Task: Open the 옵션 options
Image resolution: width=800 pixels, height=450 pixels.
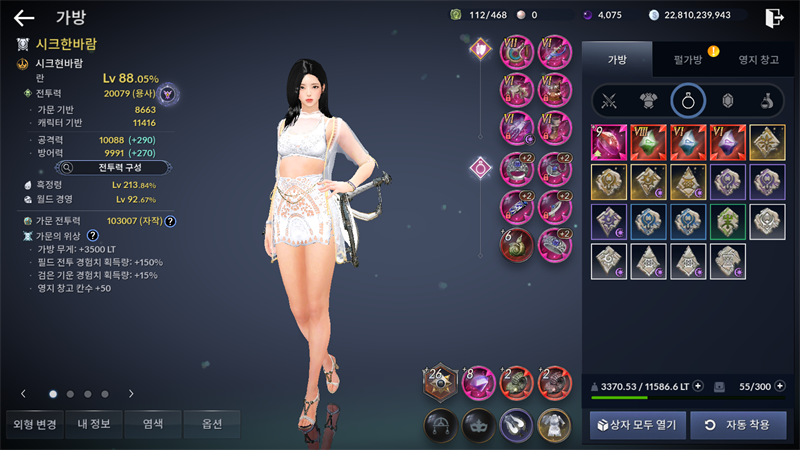Action: 211,424
